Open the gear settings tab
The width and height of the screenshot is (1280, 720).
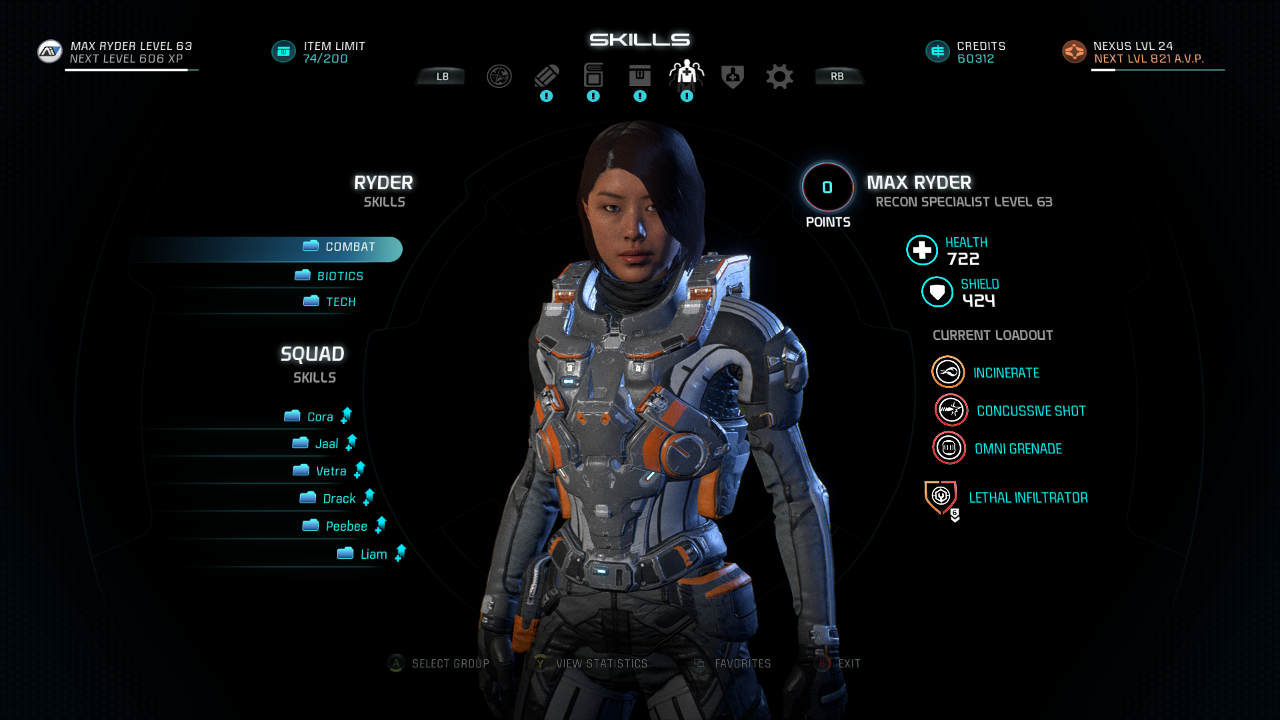point(780,76)
